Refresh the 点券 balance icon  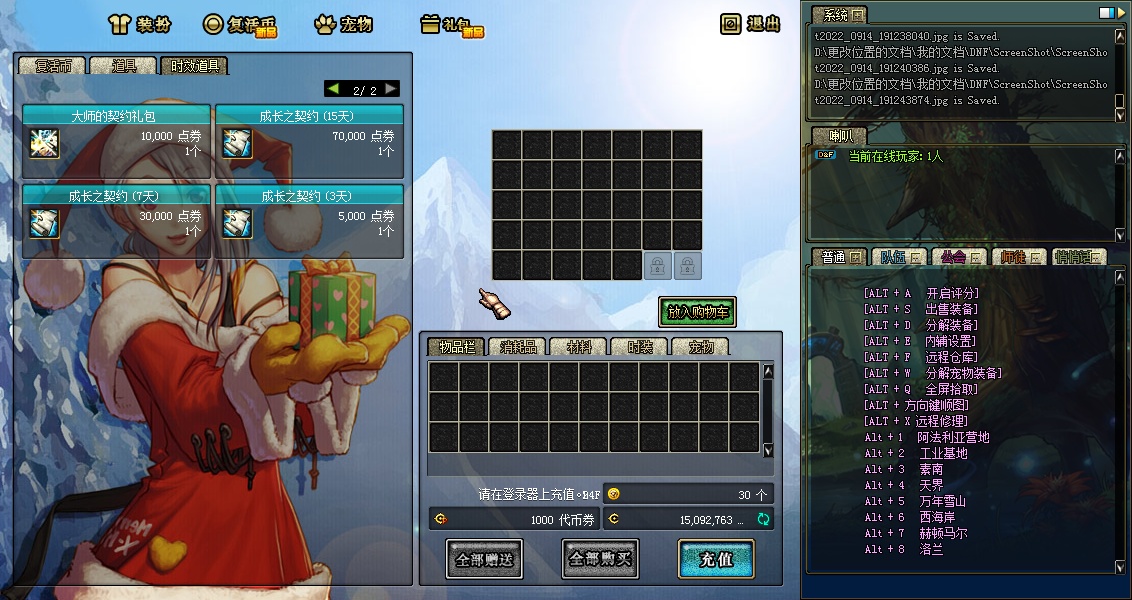click(x=764, y=519)
